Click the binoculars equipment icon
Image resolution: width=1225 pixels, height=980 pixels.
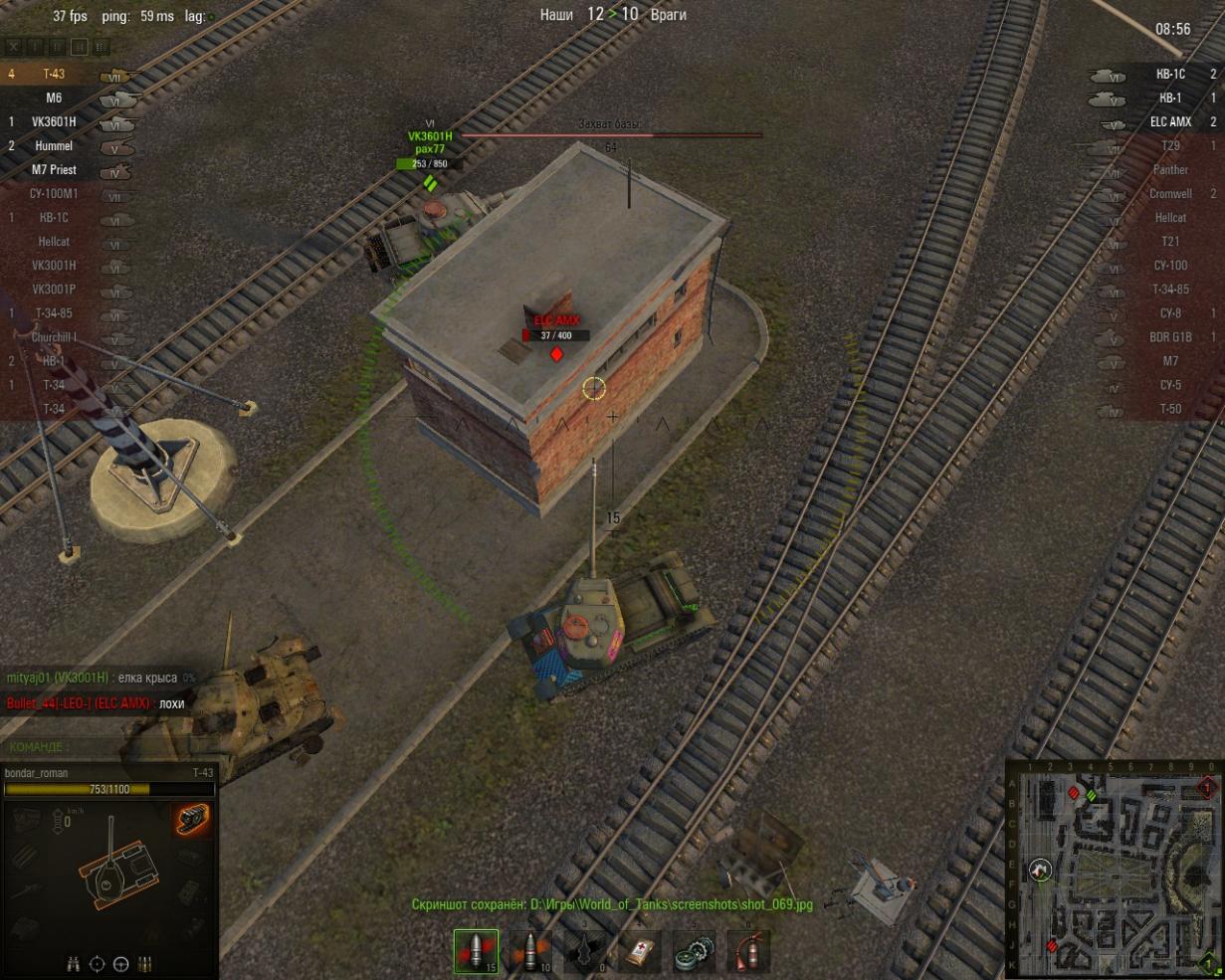pos(75,963)
